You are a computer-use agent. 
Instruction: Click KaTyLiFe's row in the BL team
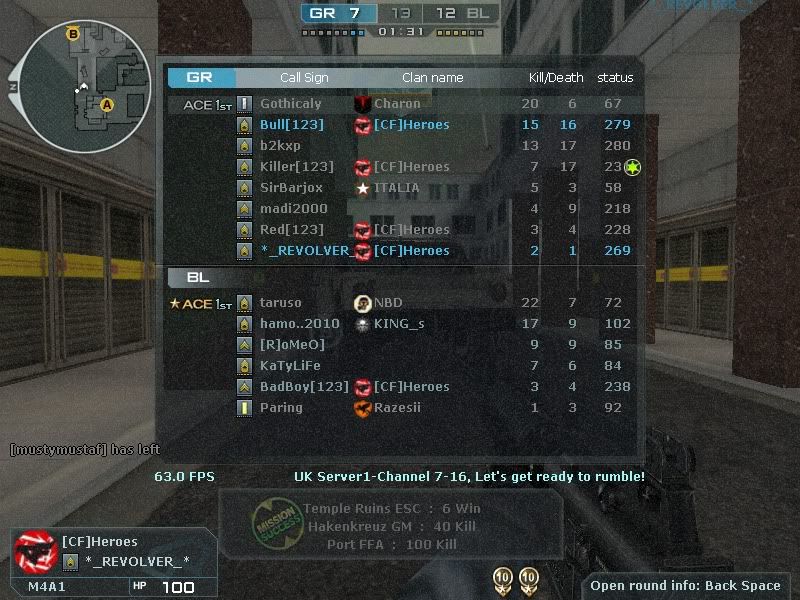pyautogui.click(x=288, y=366)
